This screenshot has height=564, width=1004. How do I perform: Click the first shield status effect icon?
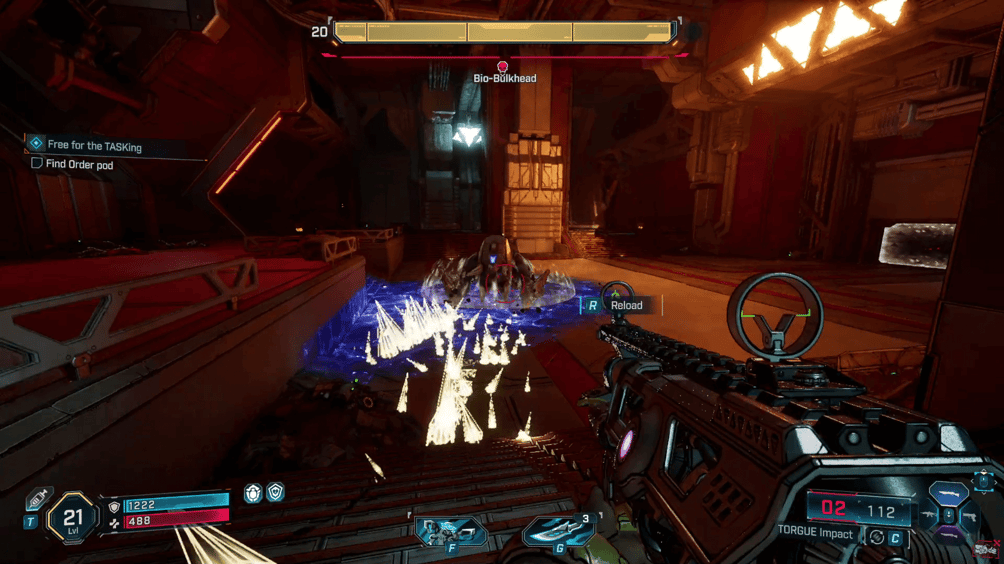[253, 492]
